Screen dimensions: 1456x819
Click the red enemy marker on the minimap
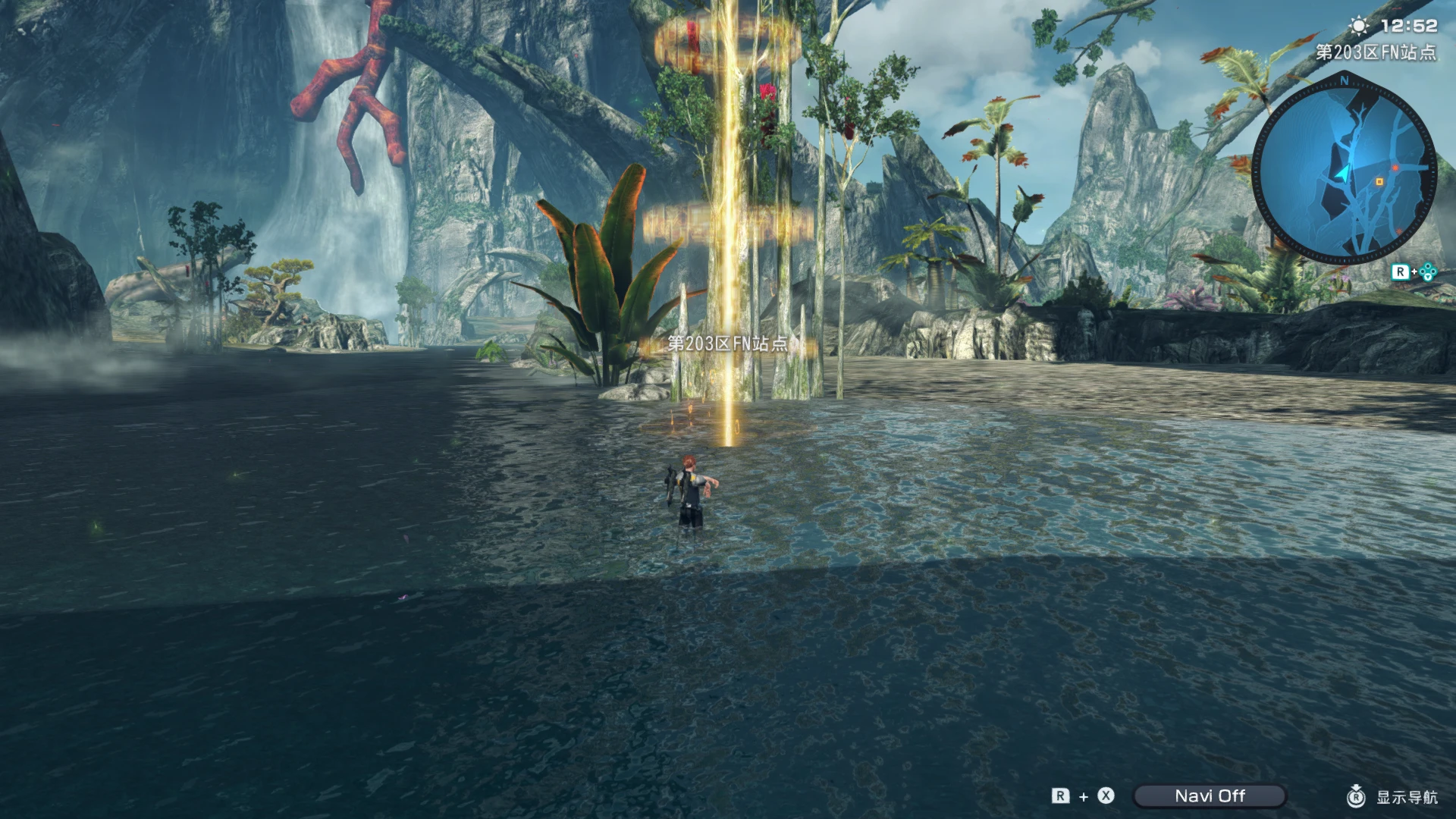(x=1395, y=168)
